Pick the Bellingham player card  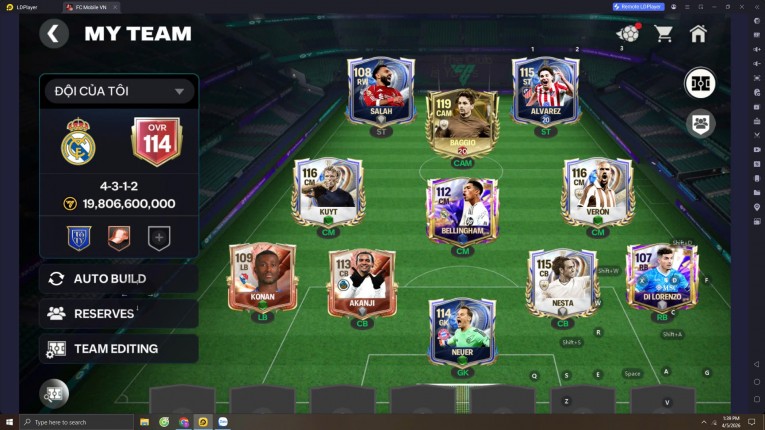tap(461, 212)
